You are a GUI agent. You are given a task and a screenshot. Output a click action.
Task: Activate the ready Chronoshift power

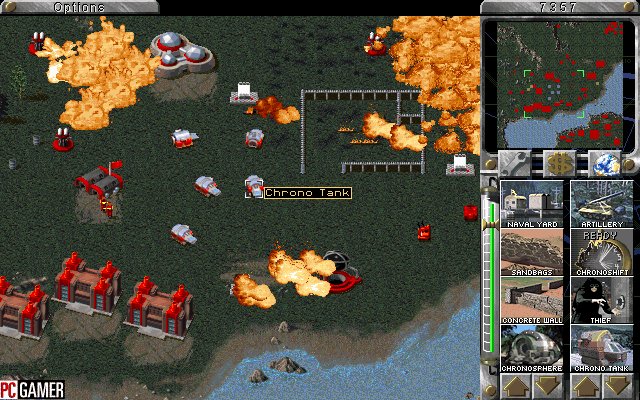coord(602,254)
